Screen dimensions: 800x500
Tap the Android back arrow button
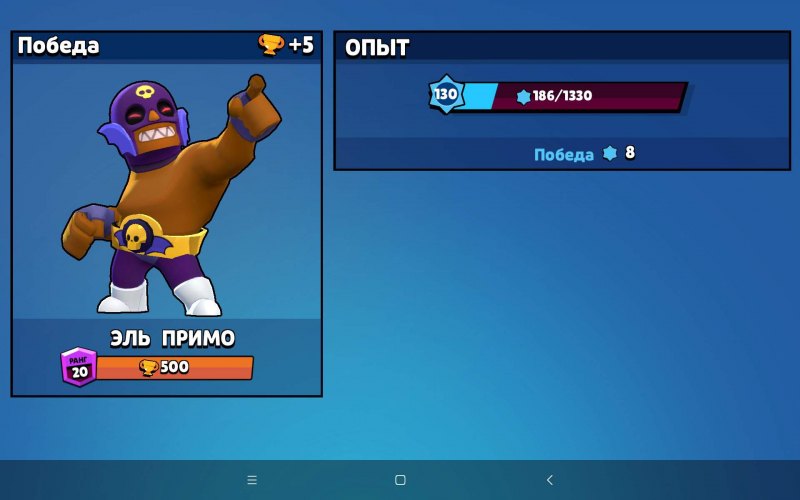(x=549, y=480)
